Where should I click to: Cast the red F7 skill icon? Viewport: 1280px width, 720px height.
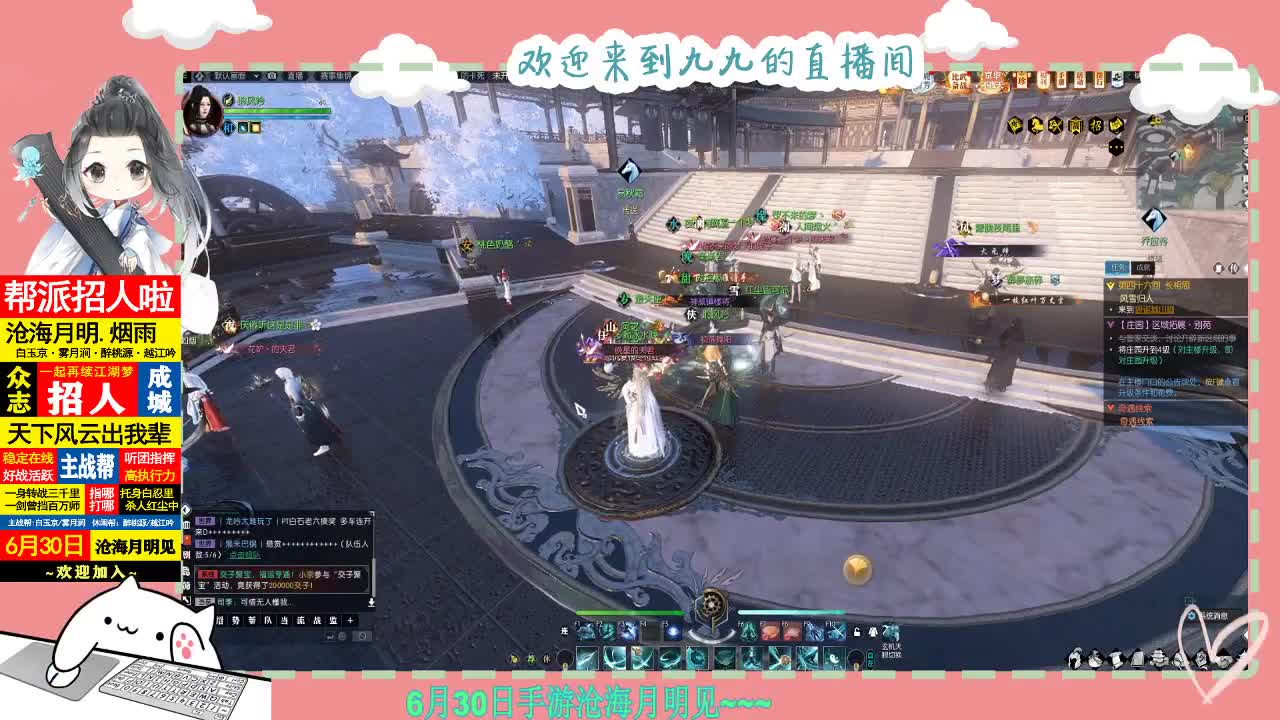click(x=768, y=632)
